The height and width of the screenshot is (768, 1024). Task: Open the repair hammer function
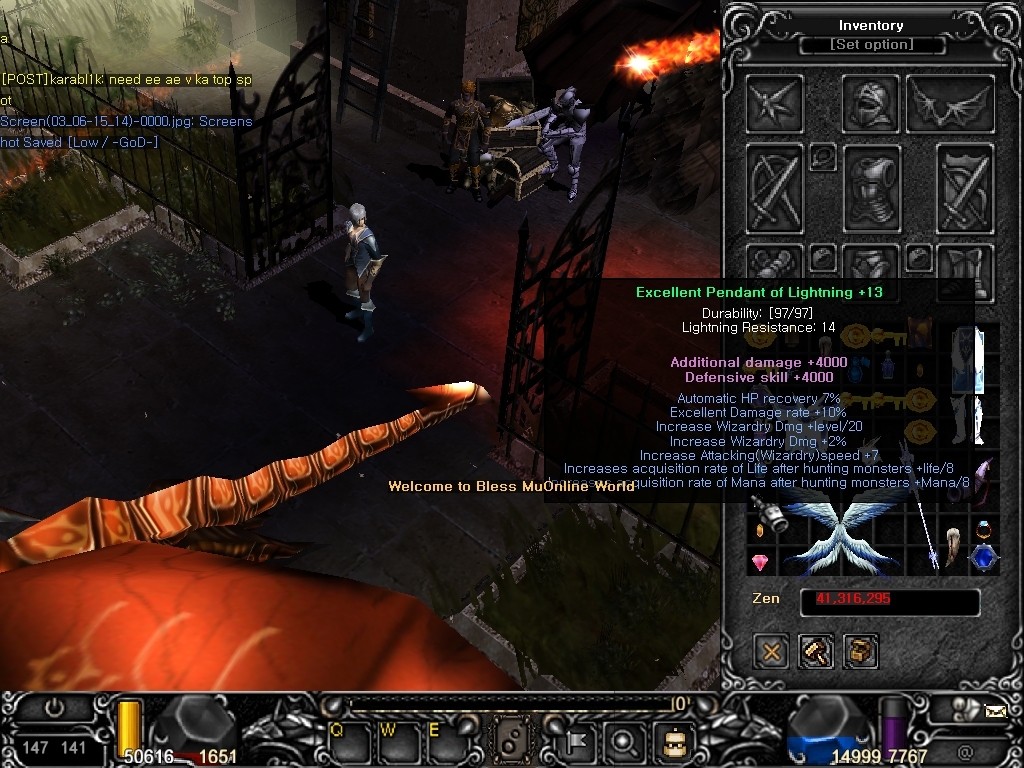click(x=816, y=652)
